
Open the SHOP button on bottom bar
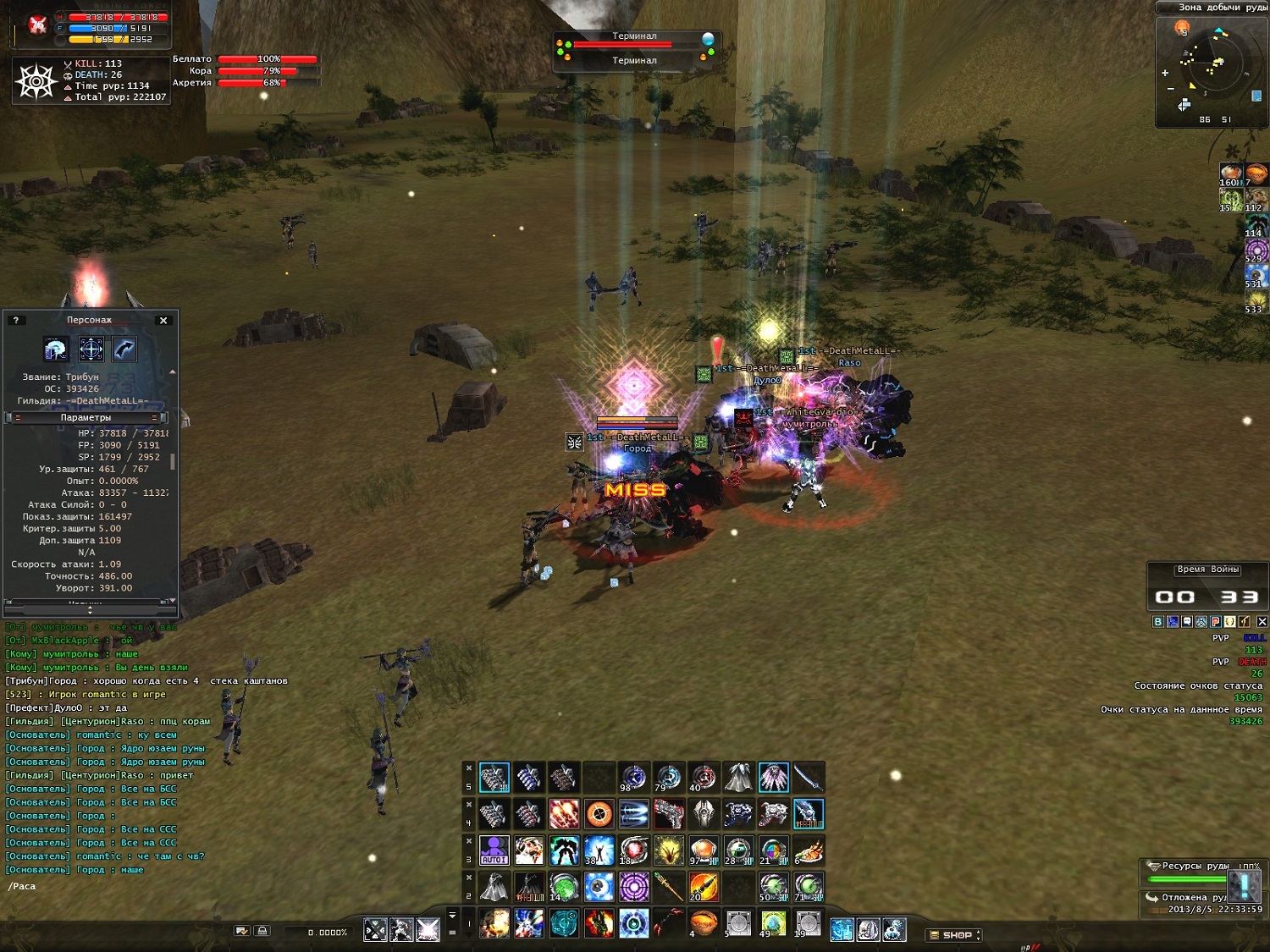(954, 935)
